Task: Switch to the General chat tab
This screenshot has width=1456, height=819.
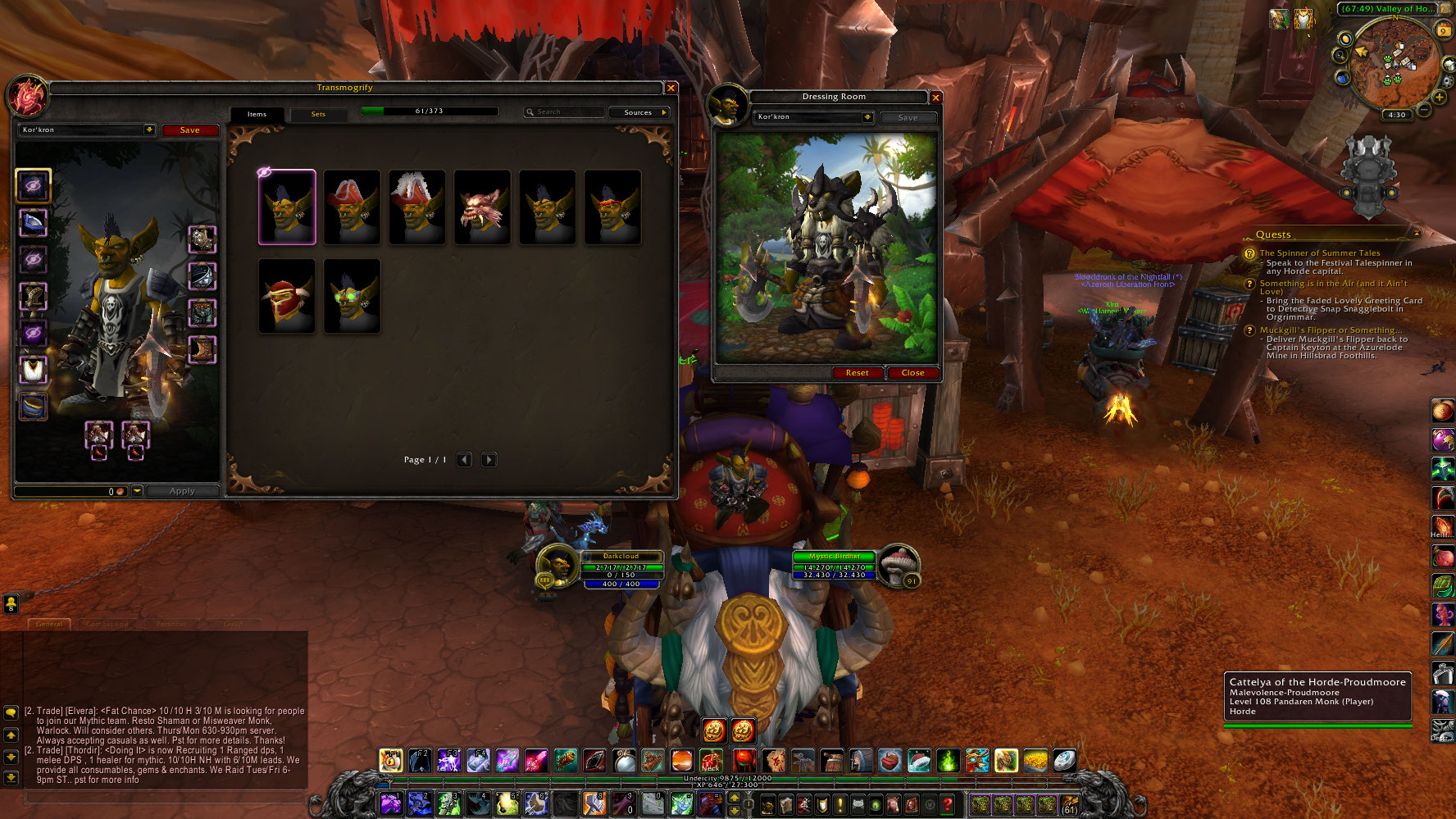Action: 49,625
